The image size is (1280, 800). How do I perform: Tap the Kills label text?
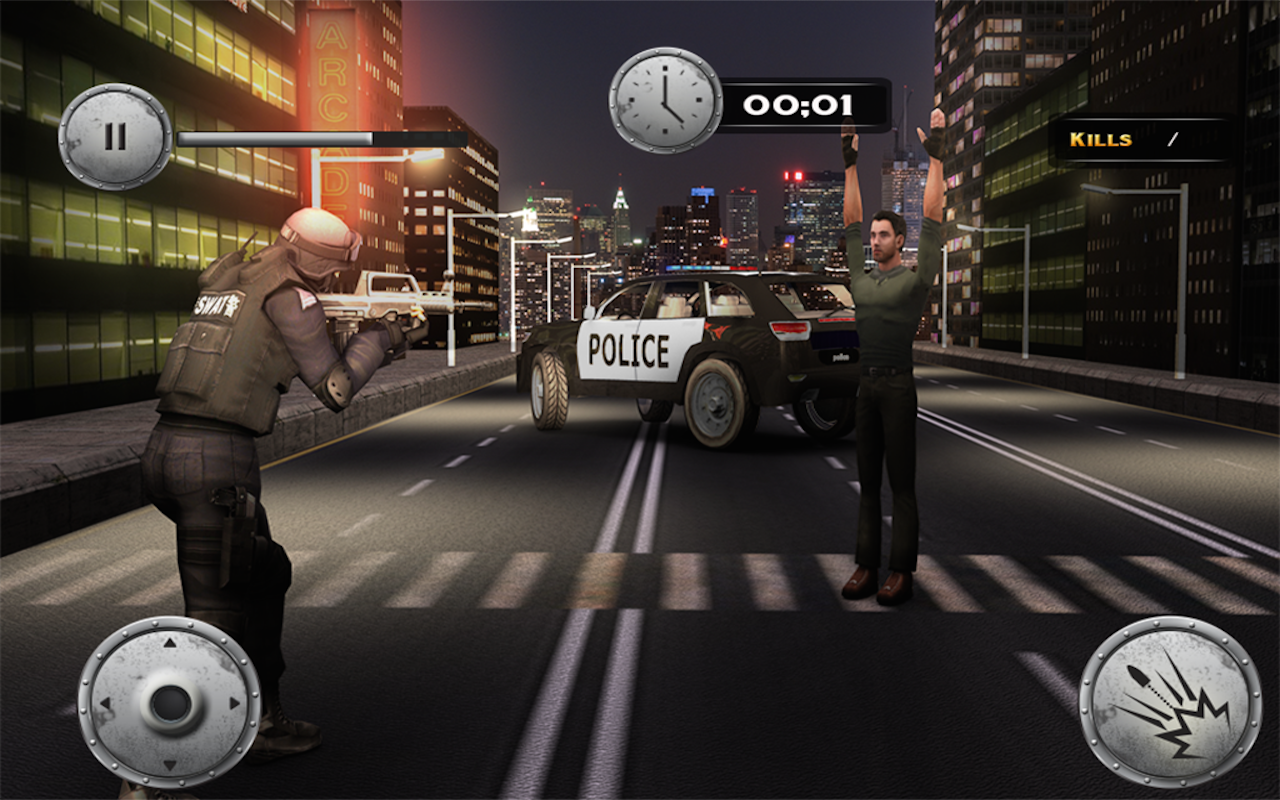click(1100, 140)
